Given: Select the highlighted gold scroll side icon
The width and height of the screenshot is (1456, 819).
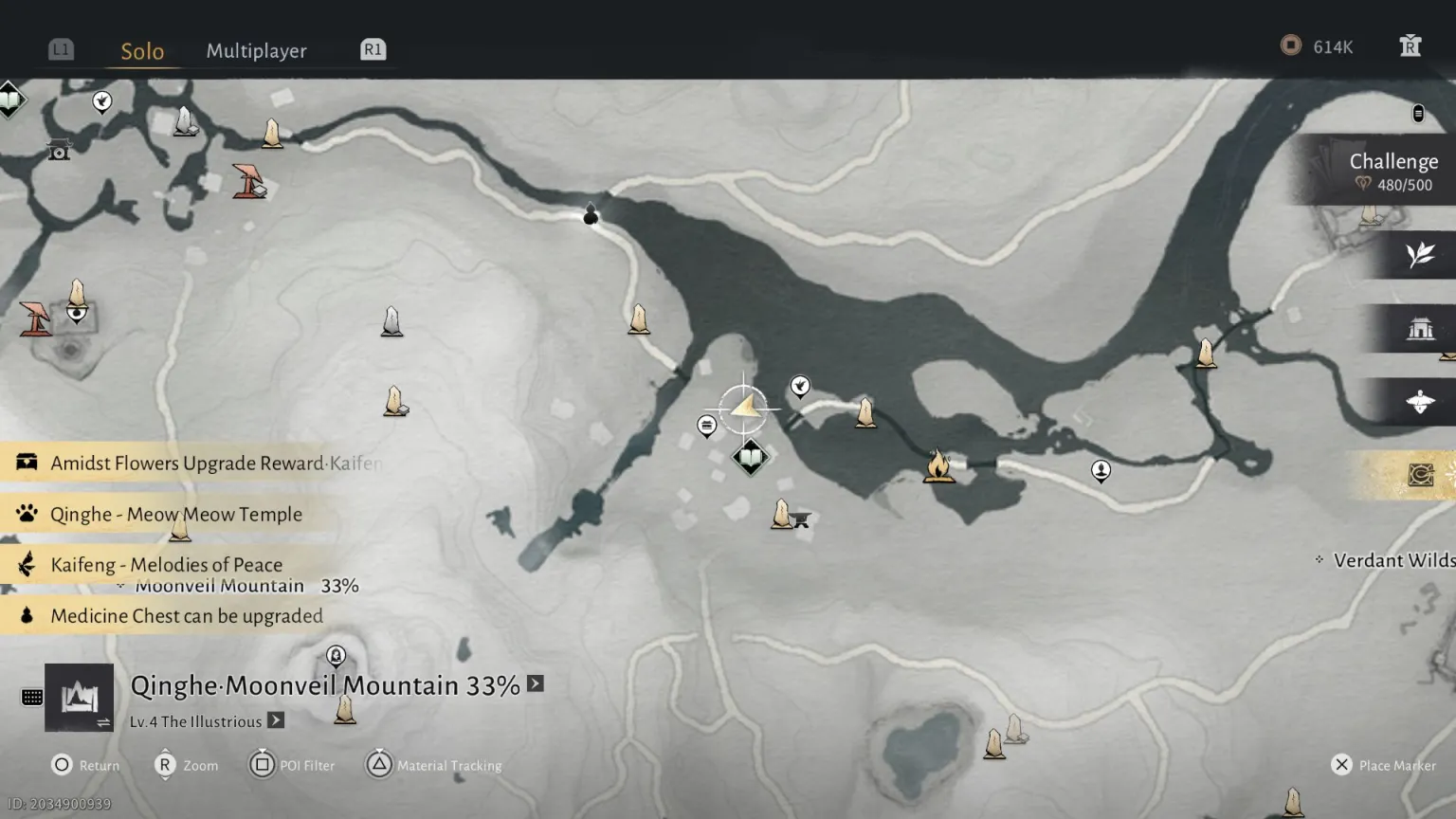Looking at the screenshot, I should tap(1419, 474).
